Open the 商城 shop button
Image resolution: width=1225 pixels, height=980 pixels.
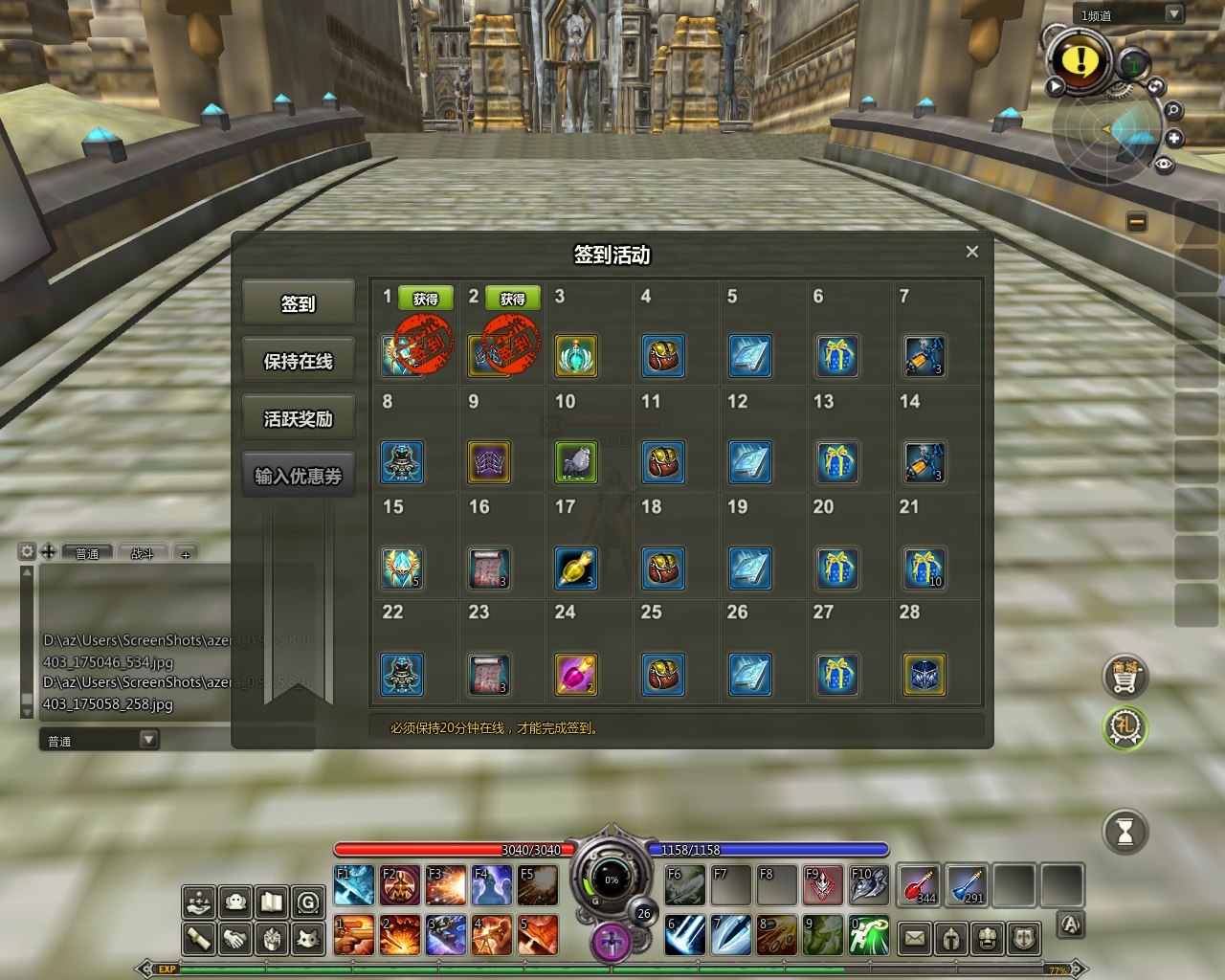[x=1125, y=678]
